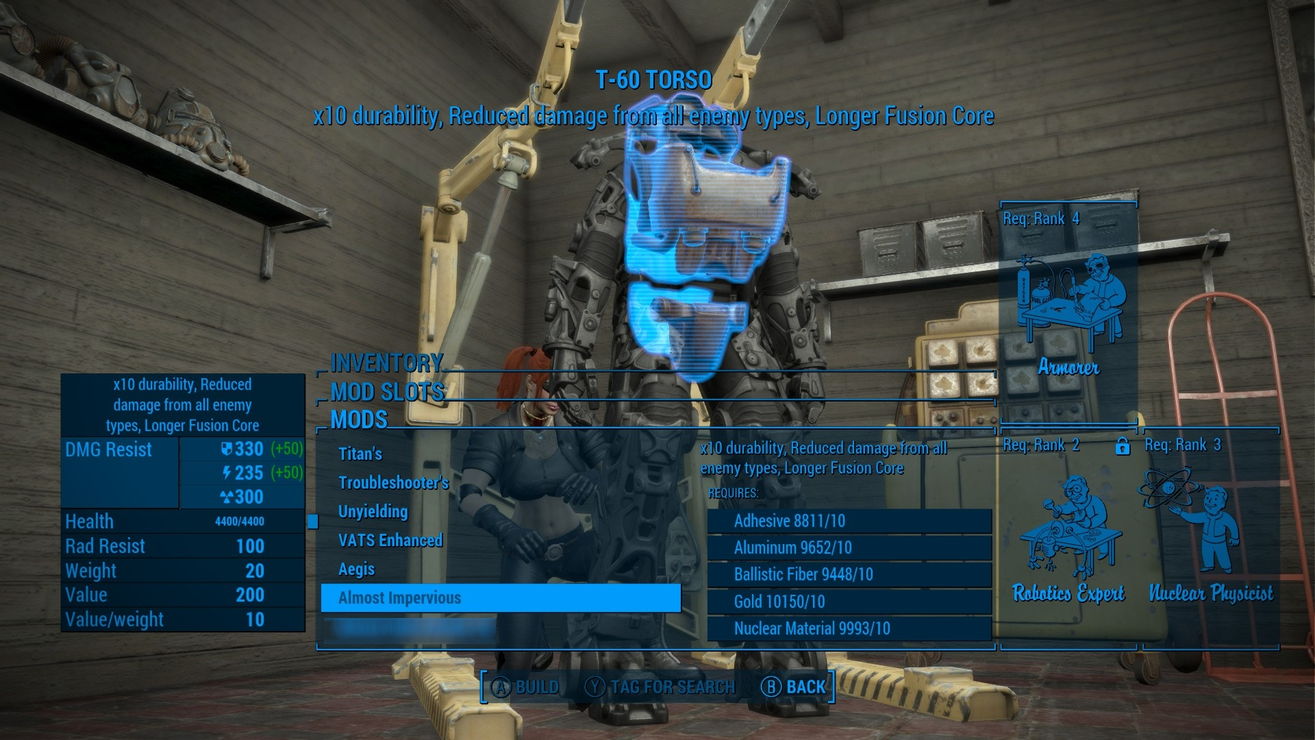Select the Adhesive requirement row
Image resolution: width=1315 pixels, height=740 pixels.
[849, 521]
